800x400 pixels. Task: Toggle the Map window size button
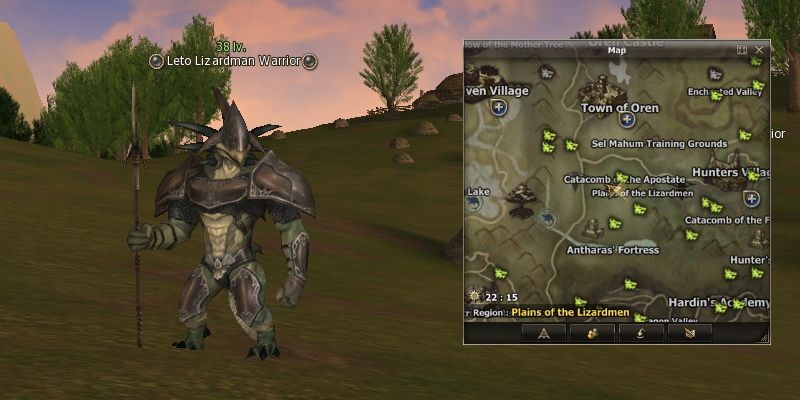(742, 49)
